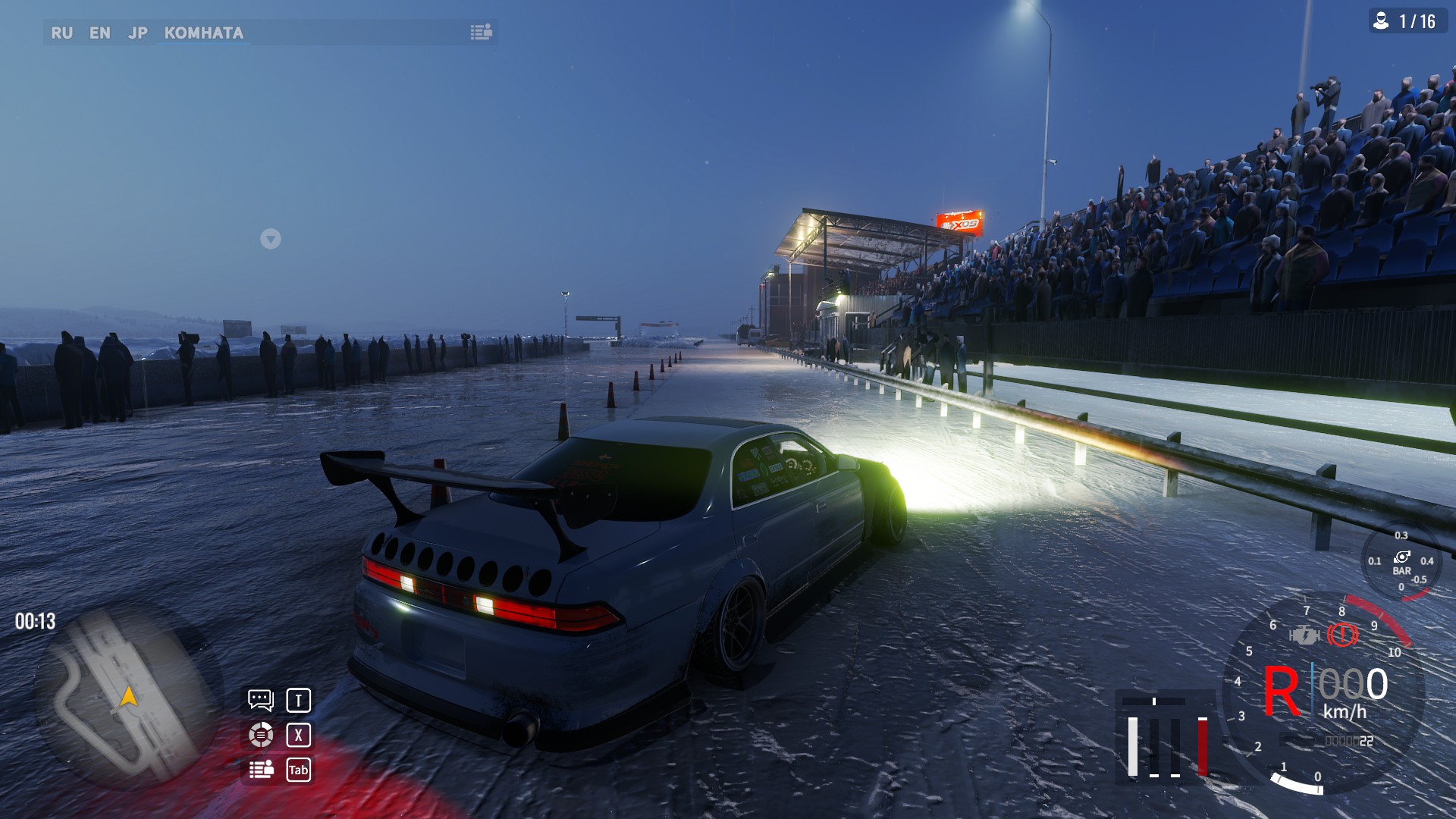This screenshot has height=819, width=1456.
Task: Switch to the EN chat tab
Action: pyautogui.click(x=99, y=33)
